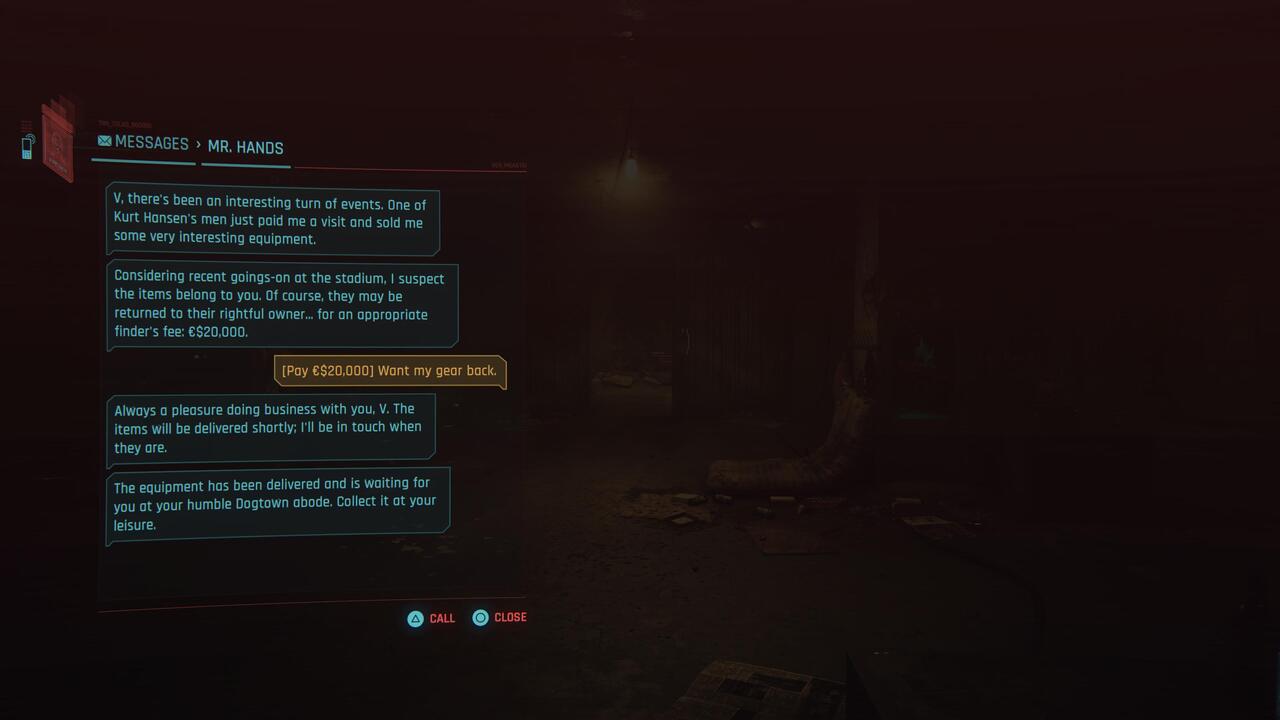Click the signal waves on the phone icon

33,137
